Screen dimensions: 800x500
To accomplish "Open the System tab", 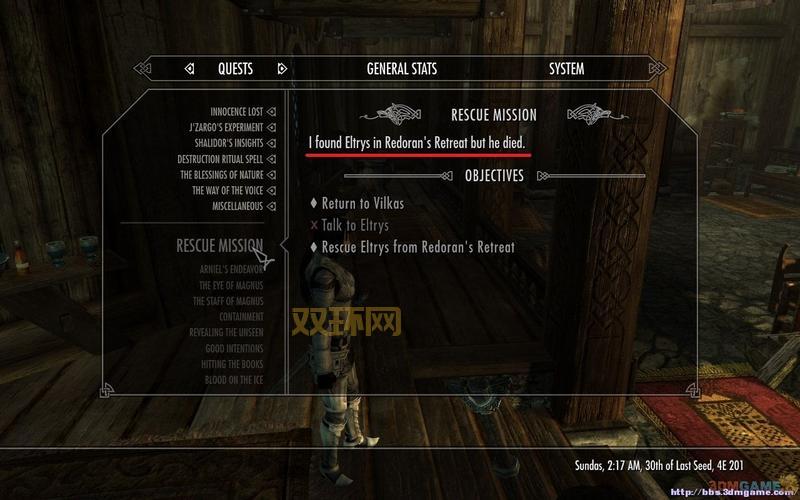I will (x=566, y=69).
